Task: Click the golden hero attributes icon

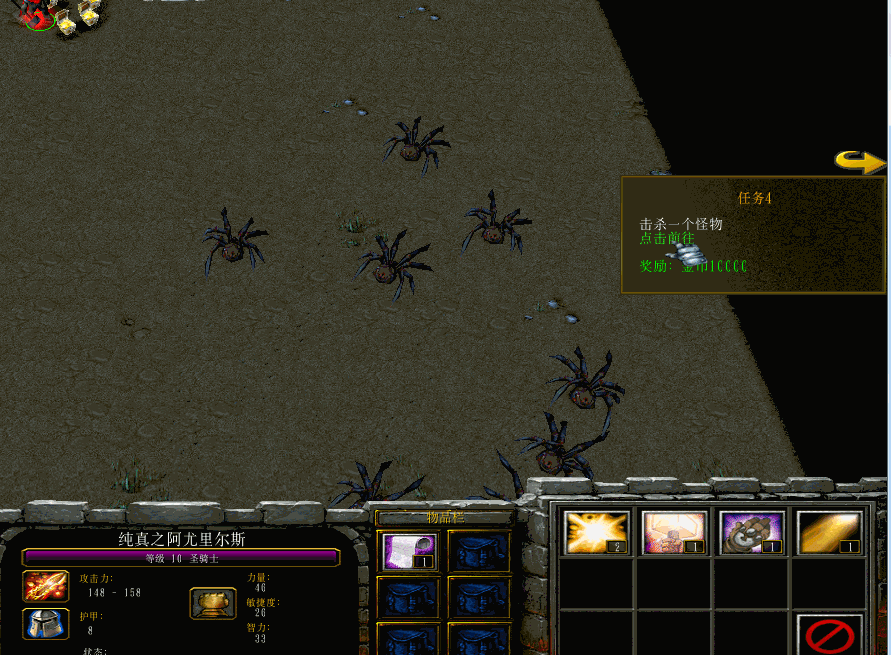Action: point(213,603)
